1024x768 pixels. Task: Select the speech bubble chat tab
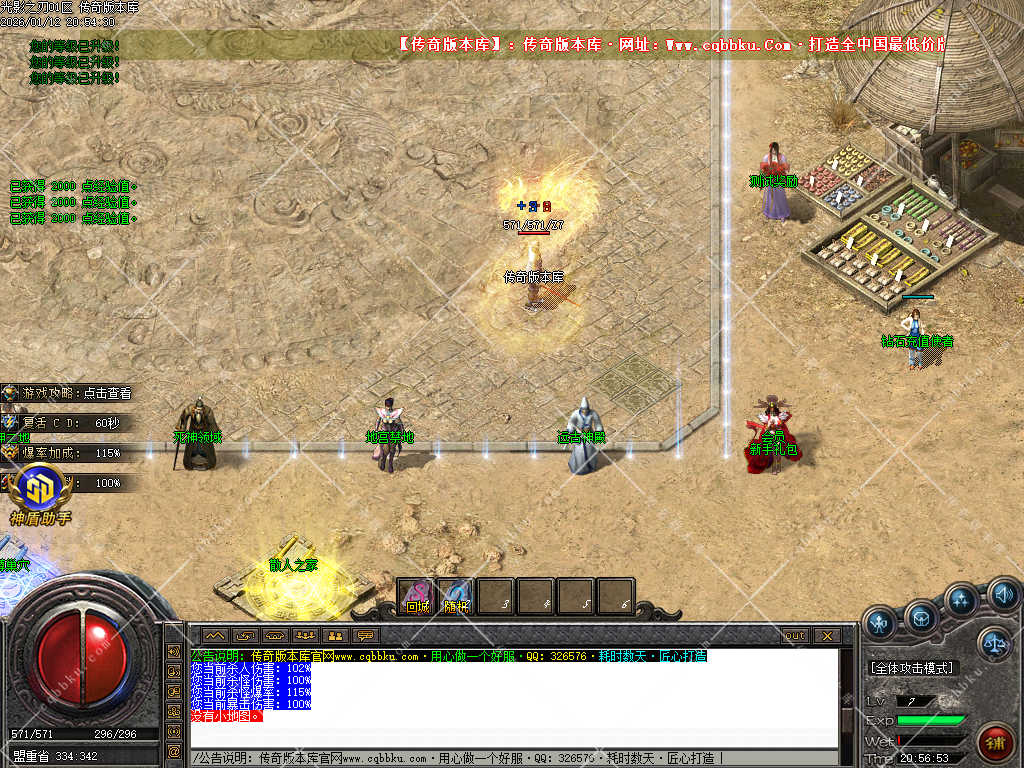tap(366, 635)
